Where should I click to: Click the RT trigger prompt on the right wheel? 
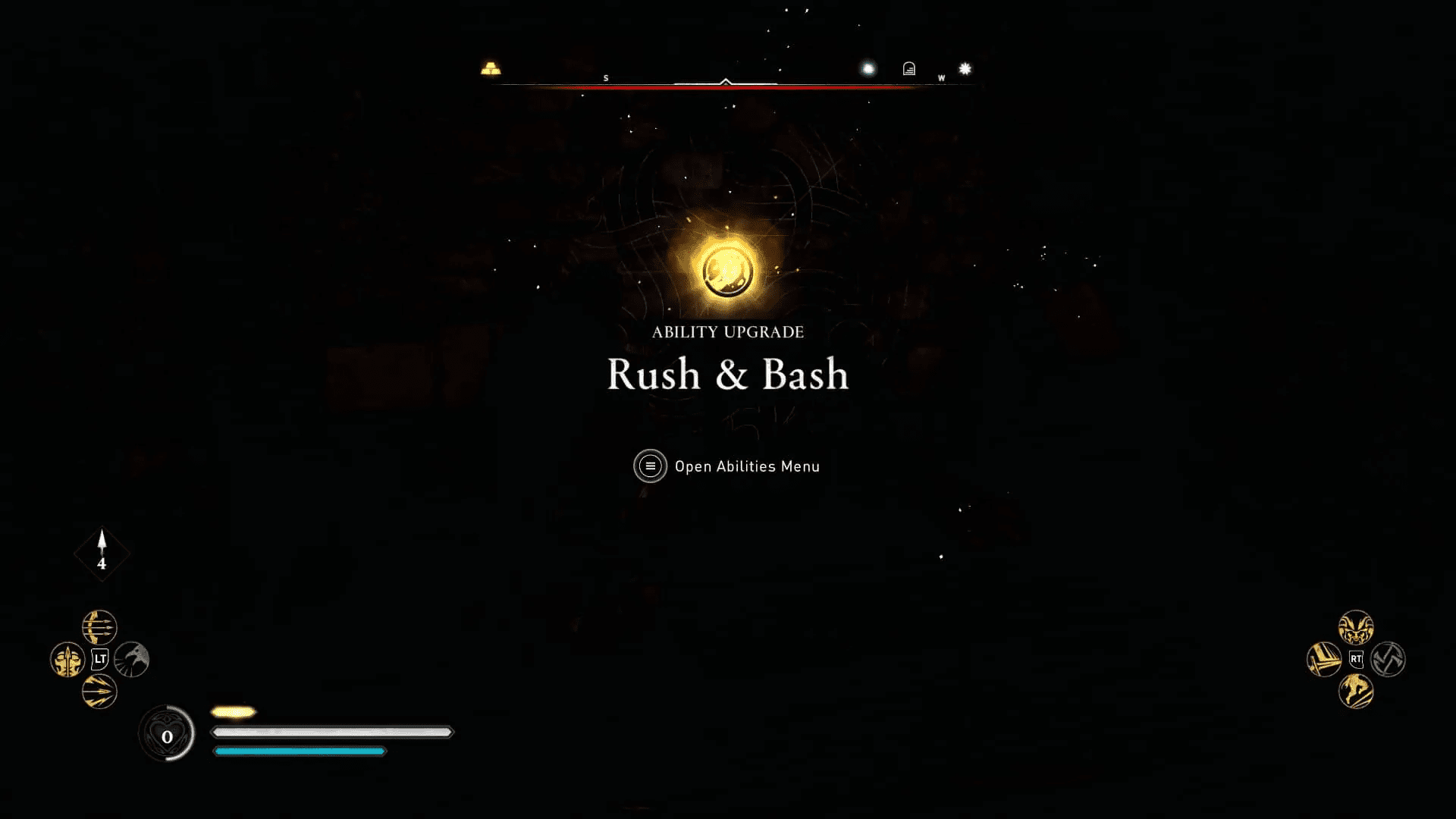pos(1356,658)
